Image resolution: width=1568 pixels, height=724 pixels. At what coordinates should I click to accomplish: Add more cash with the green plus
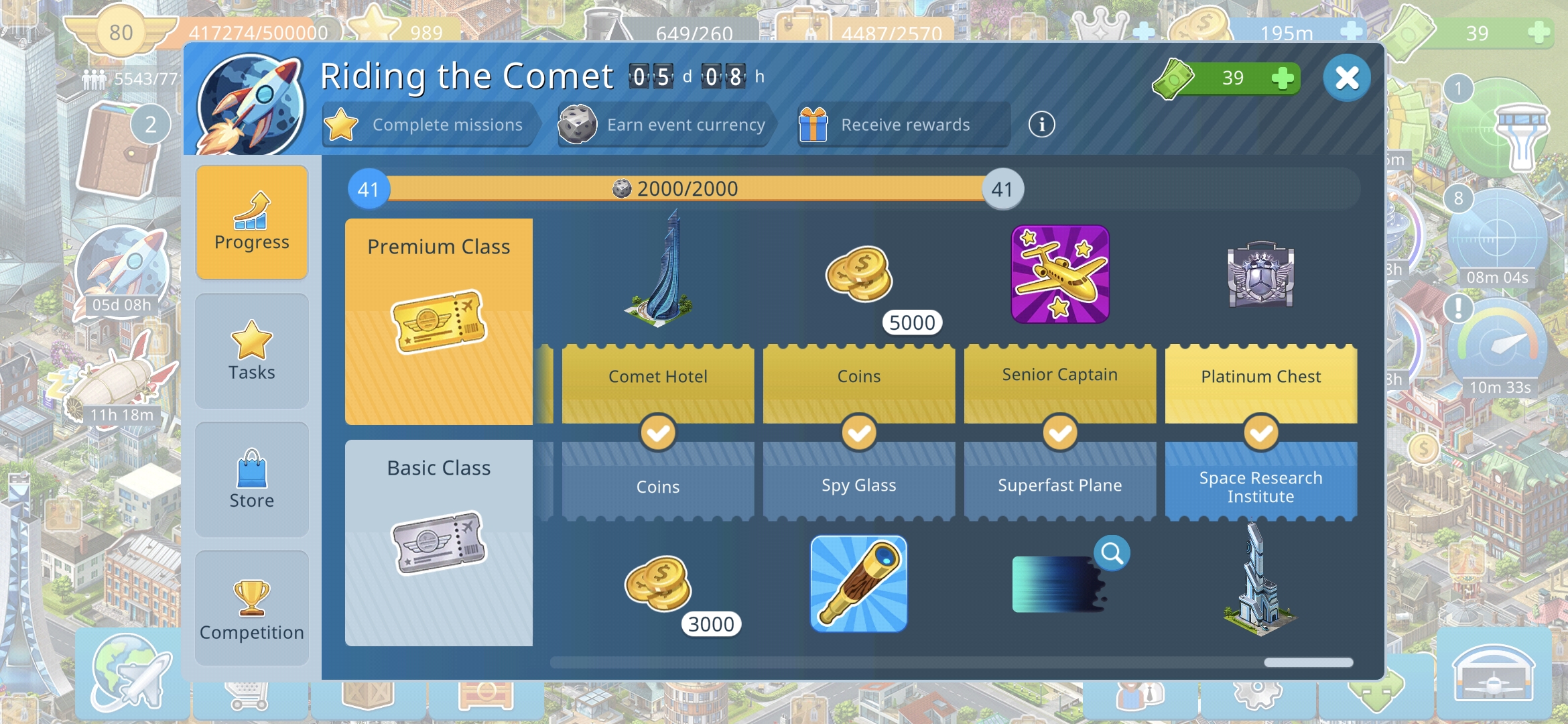coord(1282,78)
